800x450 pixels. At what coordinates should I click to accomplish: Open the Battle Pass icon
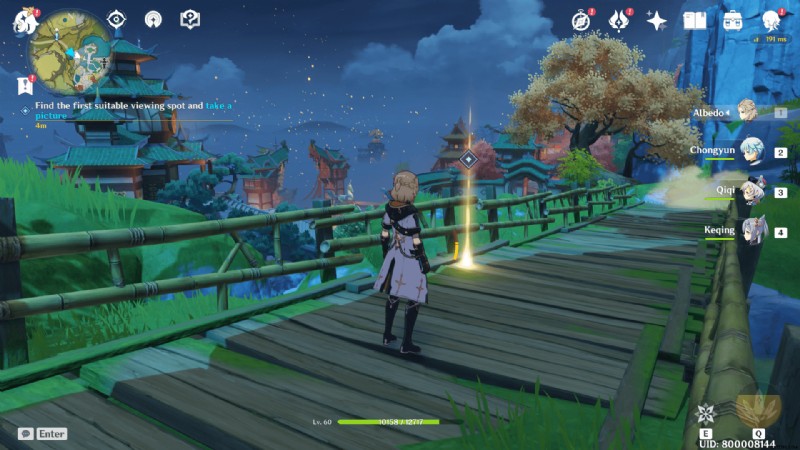tap(619, 20)
